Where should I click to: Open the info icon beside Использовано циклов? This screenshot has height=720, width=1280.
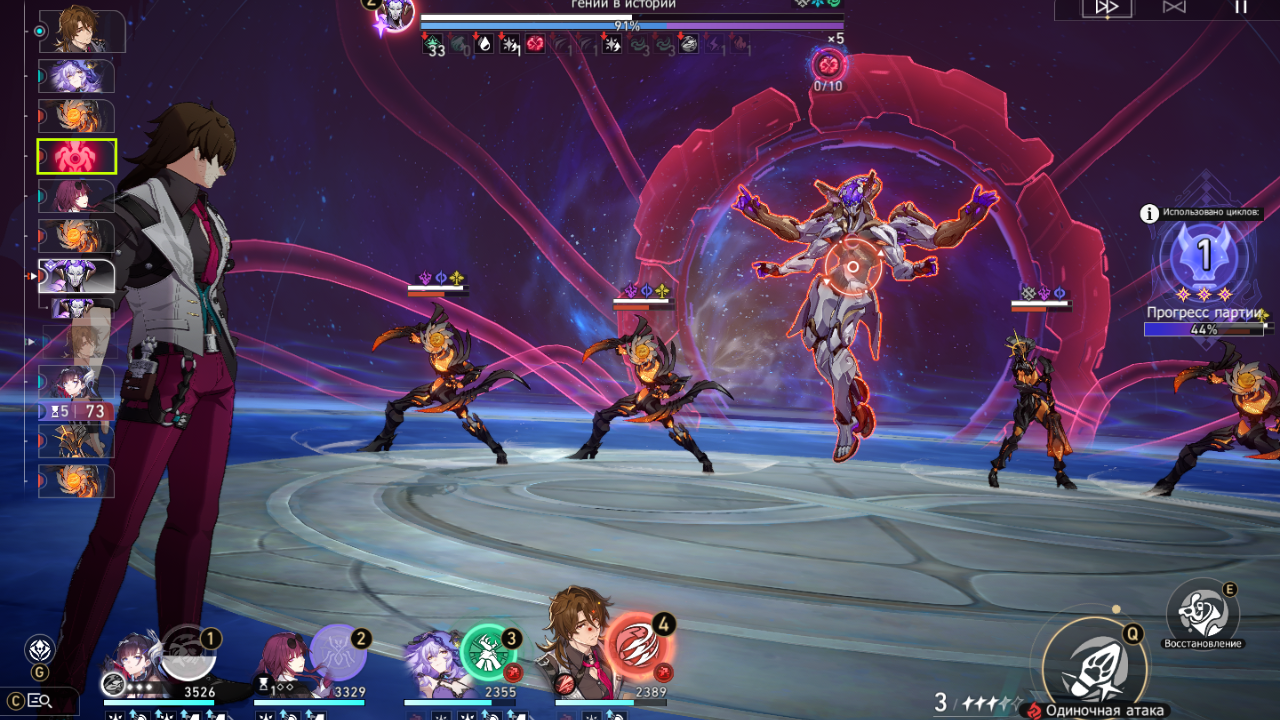1149,213
